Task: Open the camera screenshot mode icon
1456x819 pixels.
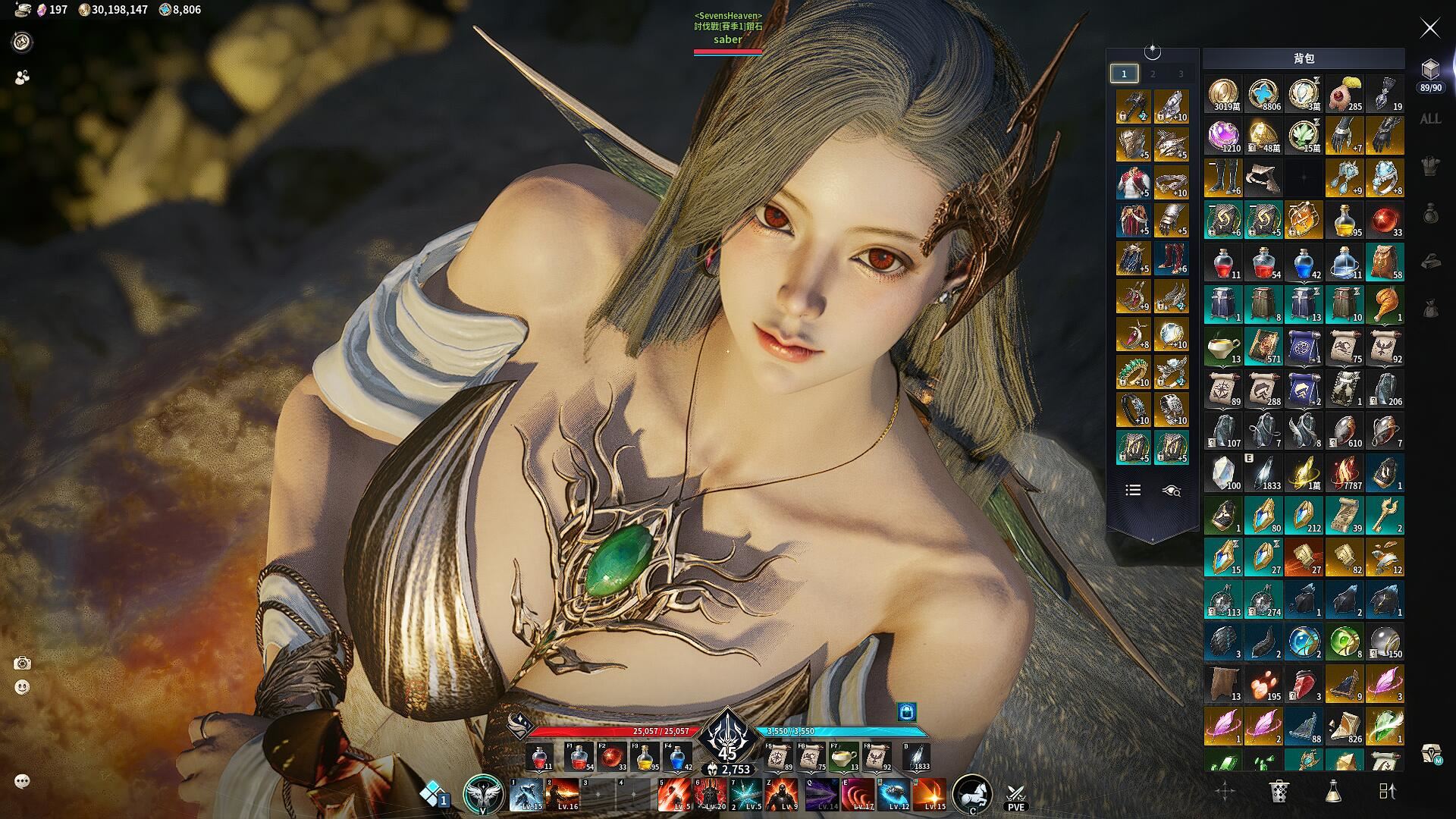Action: (22, 664)
